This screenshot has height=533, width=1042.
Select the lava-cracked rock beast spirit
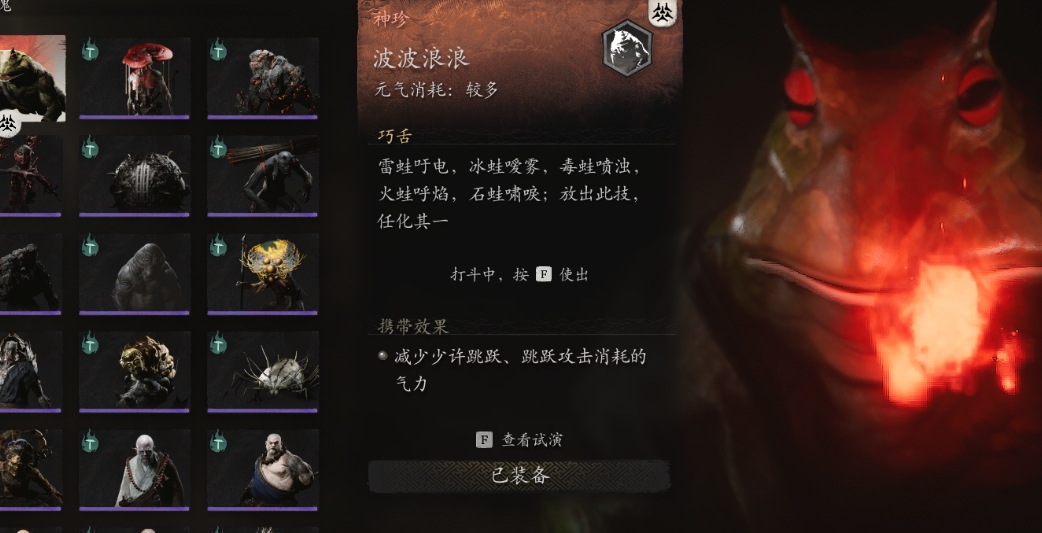pos(263,78)
